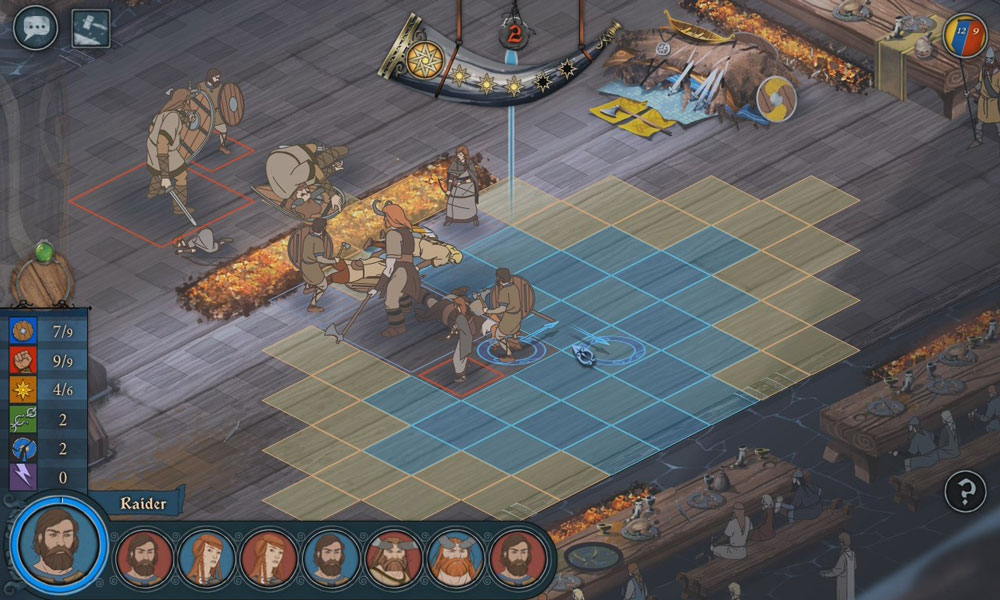1000x600 pixels.
Task: Open the chat speech bubble
Action: pos(33,27)
